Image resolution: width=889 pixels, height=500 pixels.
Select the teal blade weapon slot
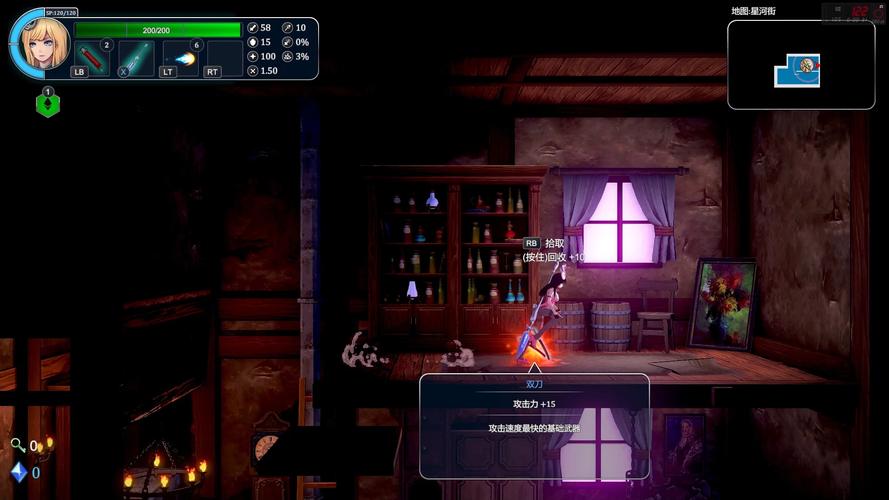tap(135, 57)
